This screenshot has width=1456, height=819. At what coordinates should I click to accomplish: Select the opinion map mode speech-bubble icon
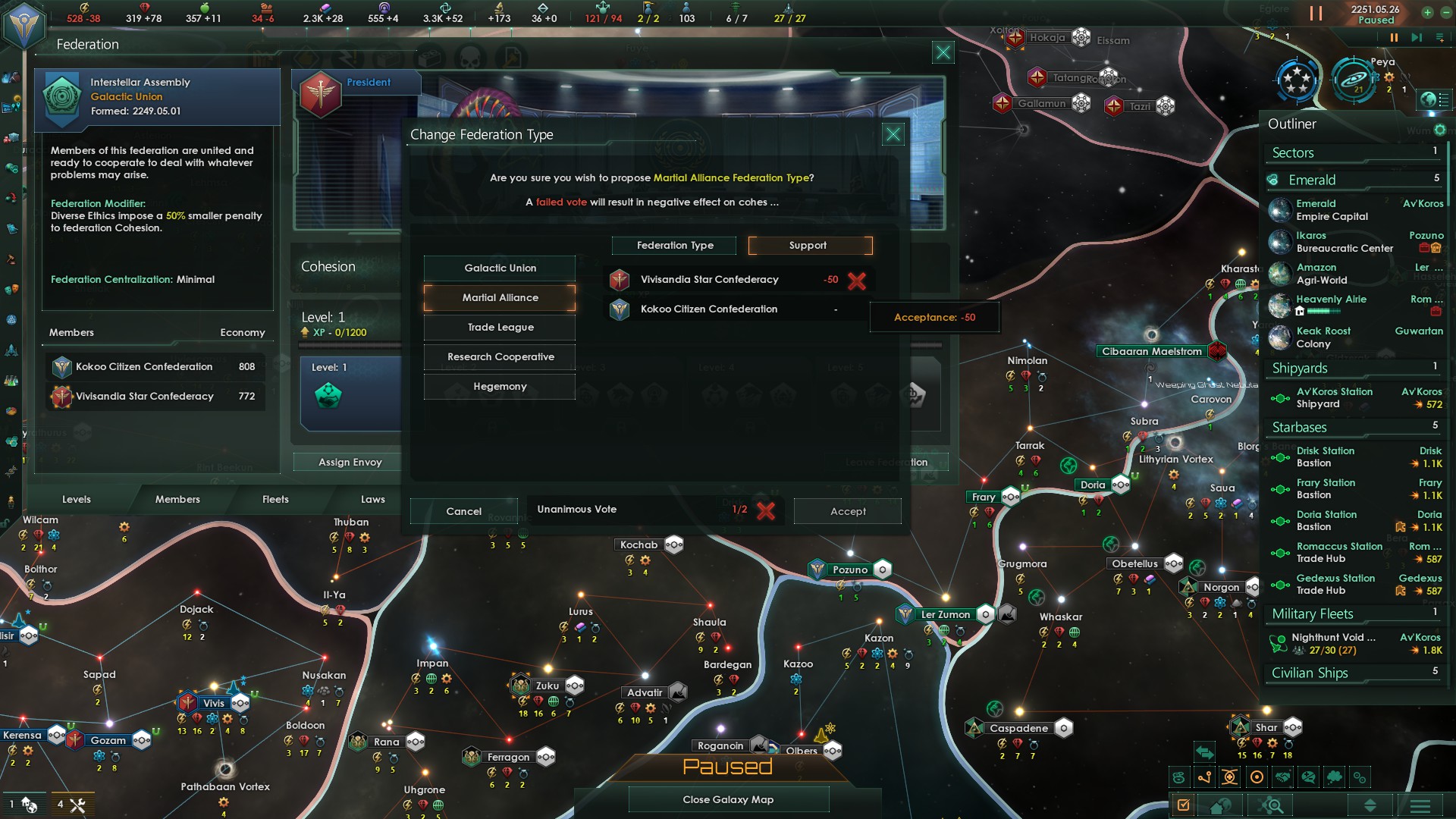coord(1307,777)
